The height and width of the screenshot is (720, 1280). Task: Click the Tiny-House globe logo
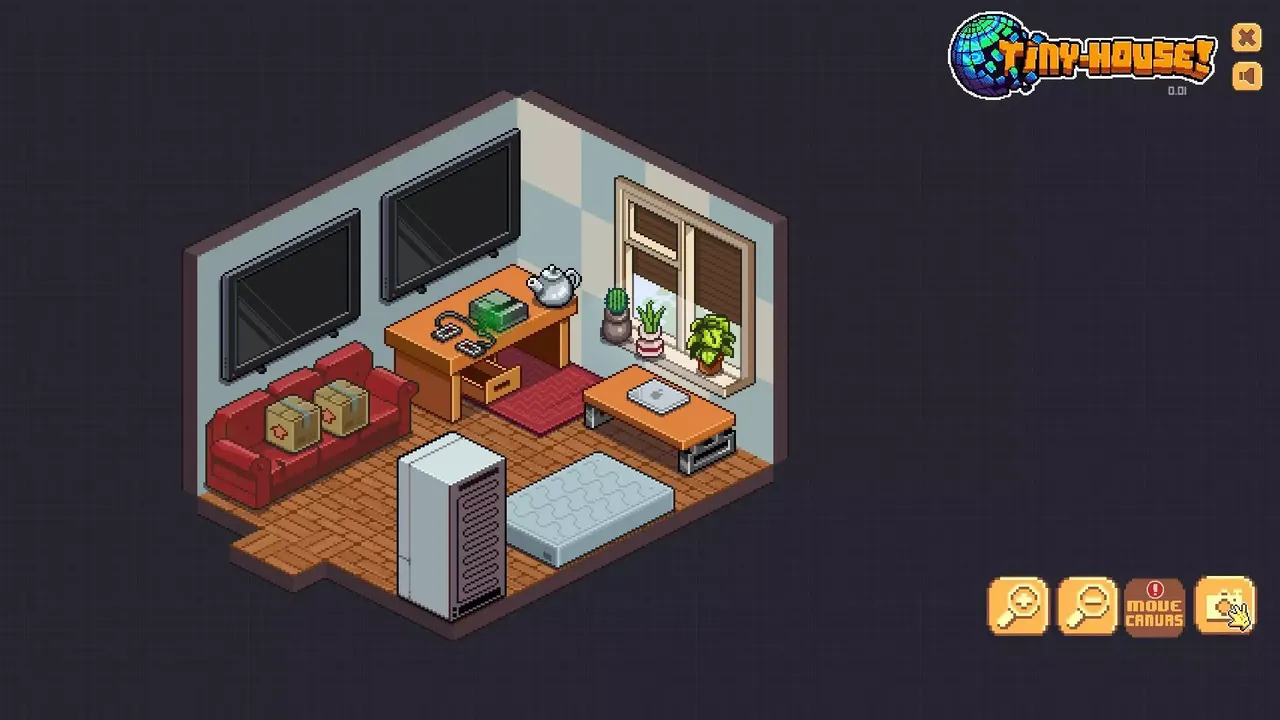pos(990,47)
